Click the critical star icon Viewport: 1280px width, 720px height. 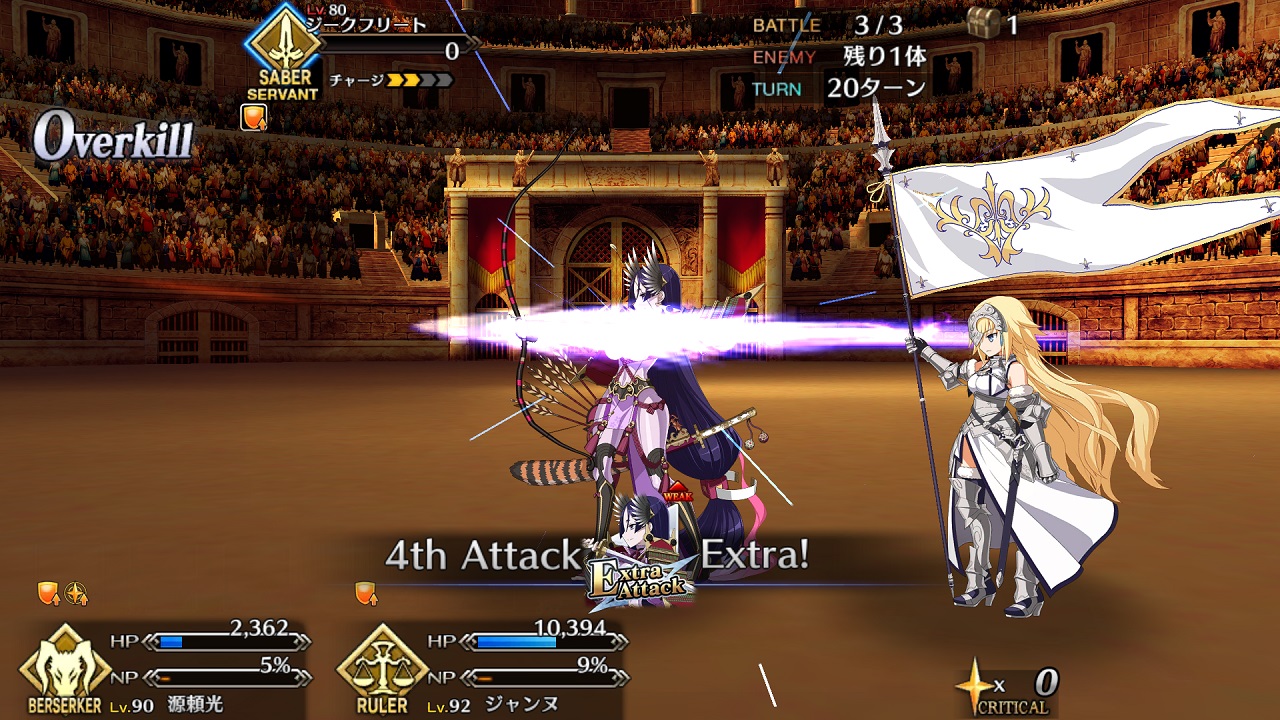coord(973,682)
